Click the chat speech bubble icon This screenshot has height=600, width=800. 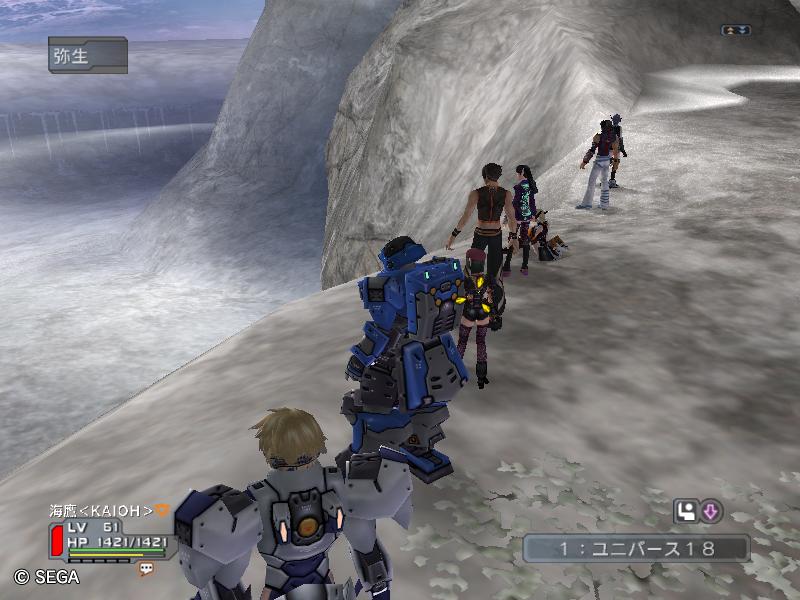[x=146, y=569]
